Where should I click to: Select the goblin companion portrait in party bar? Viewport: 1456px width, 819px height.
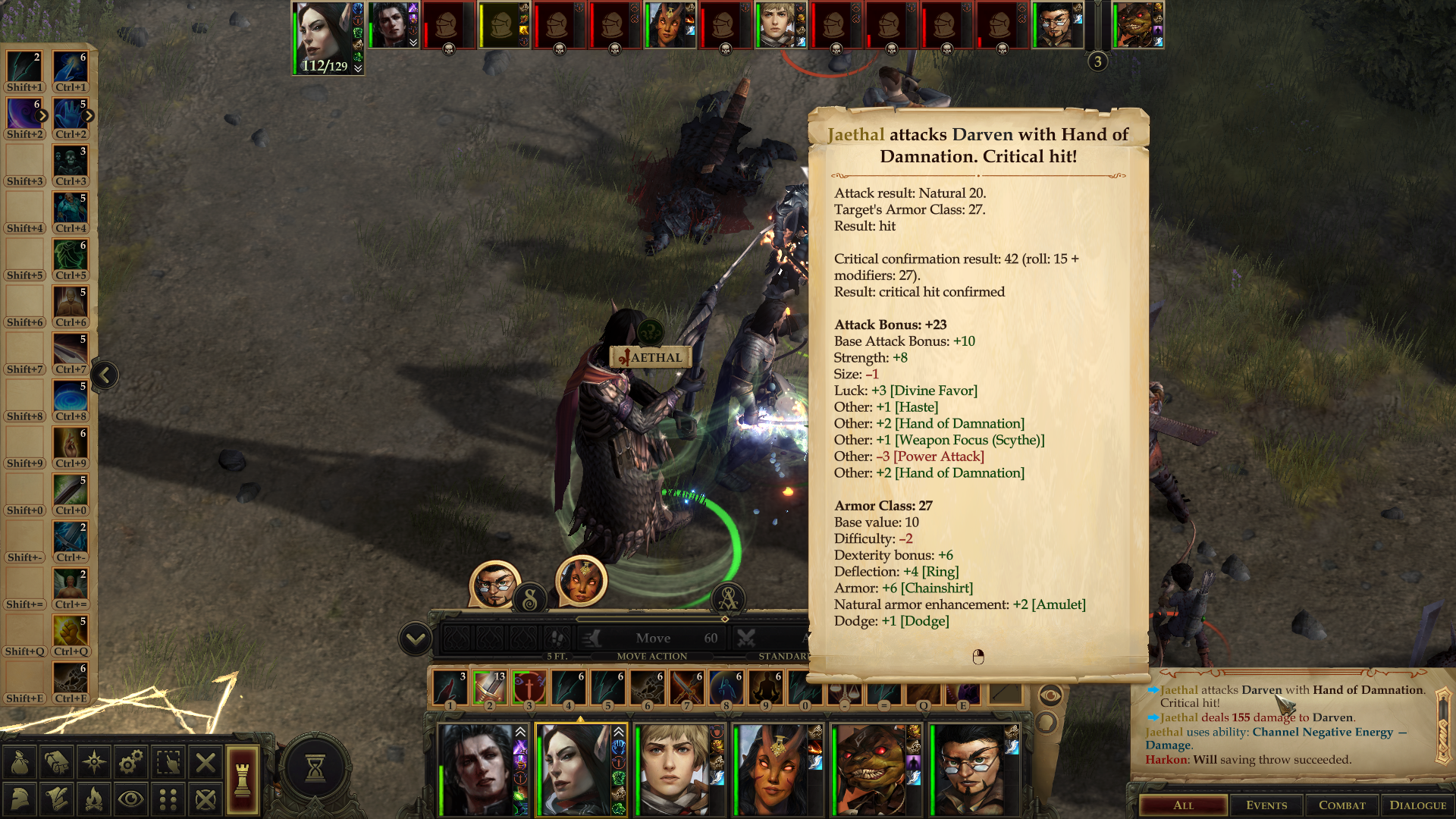(x=872, y=770)
